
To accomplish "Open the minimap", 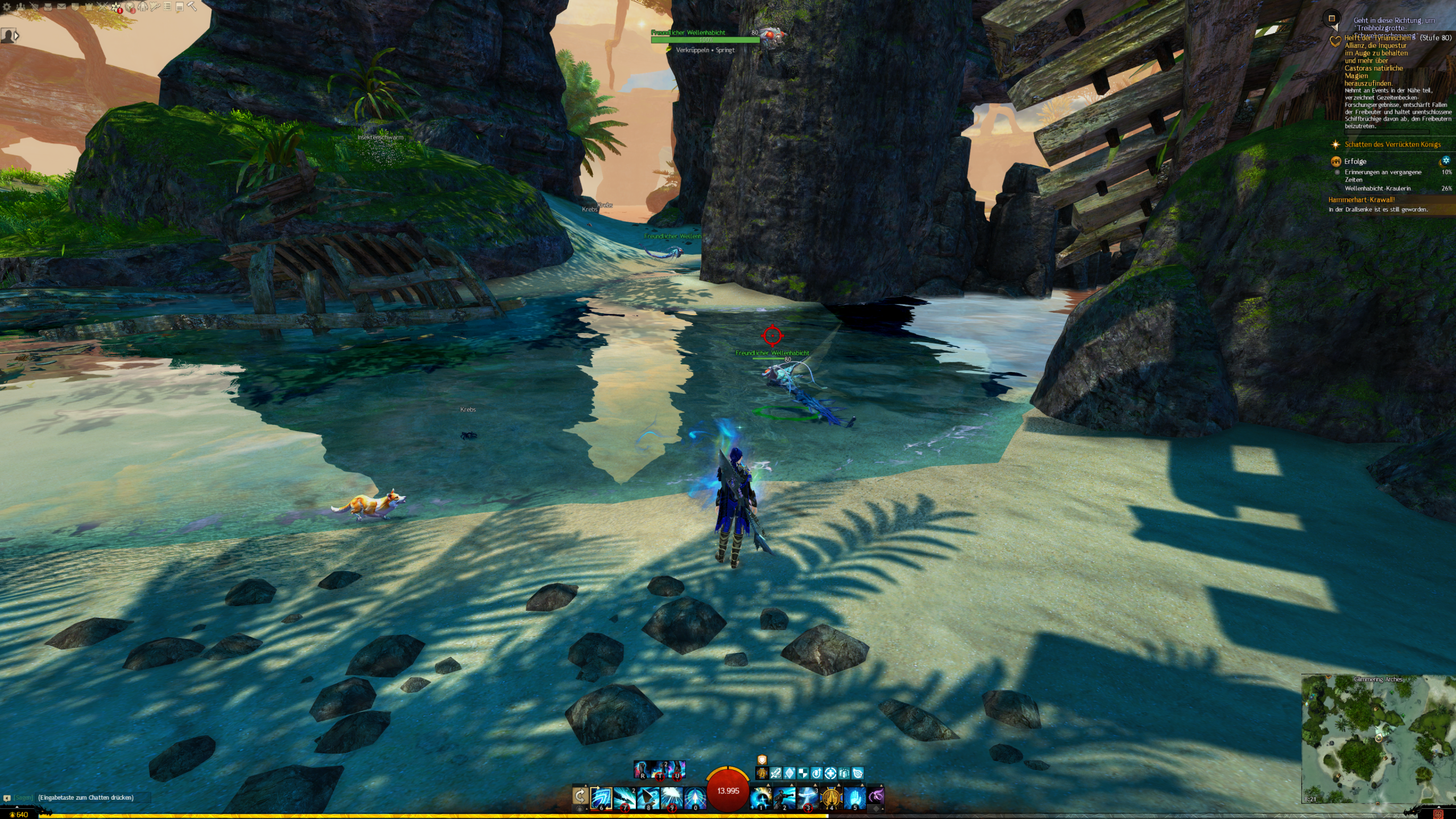I will coord(1378,739).
